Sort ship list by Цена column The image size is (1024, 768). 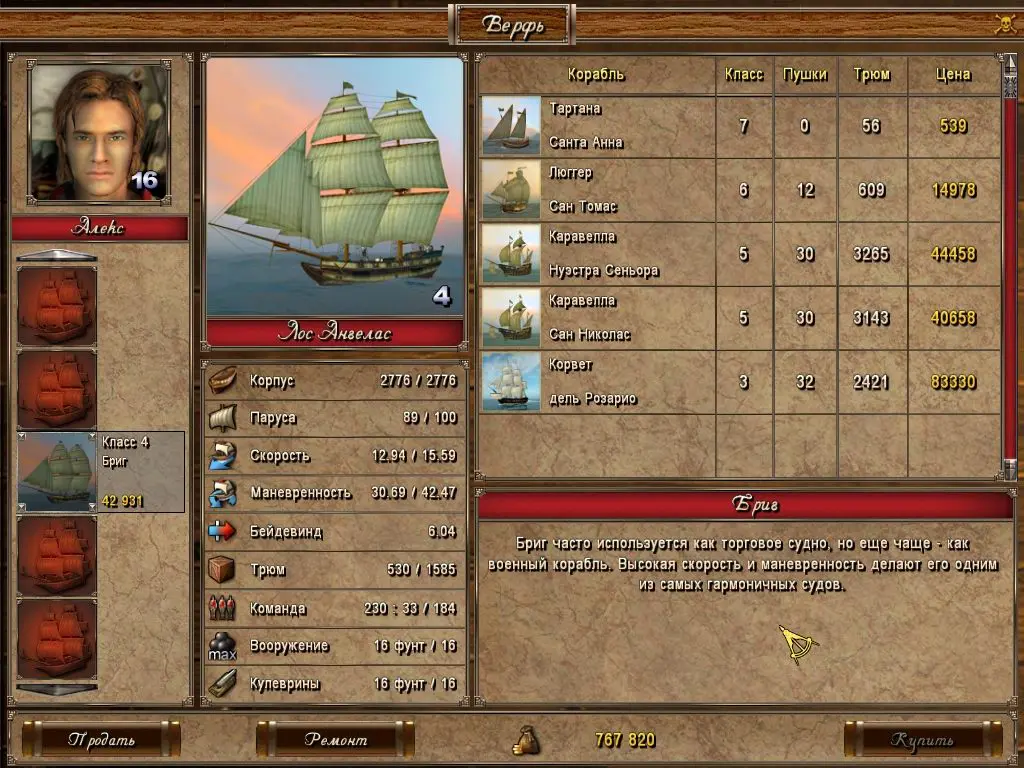pos(953,75)
